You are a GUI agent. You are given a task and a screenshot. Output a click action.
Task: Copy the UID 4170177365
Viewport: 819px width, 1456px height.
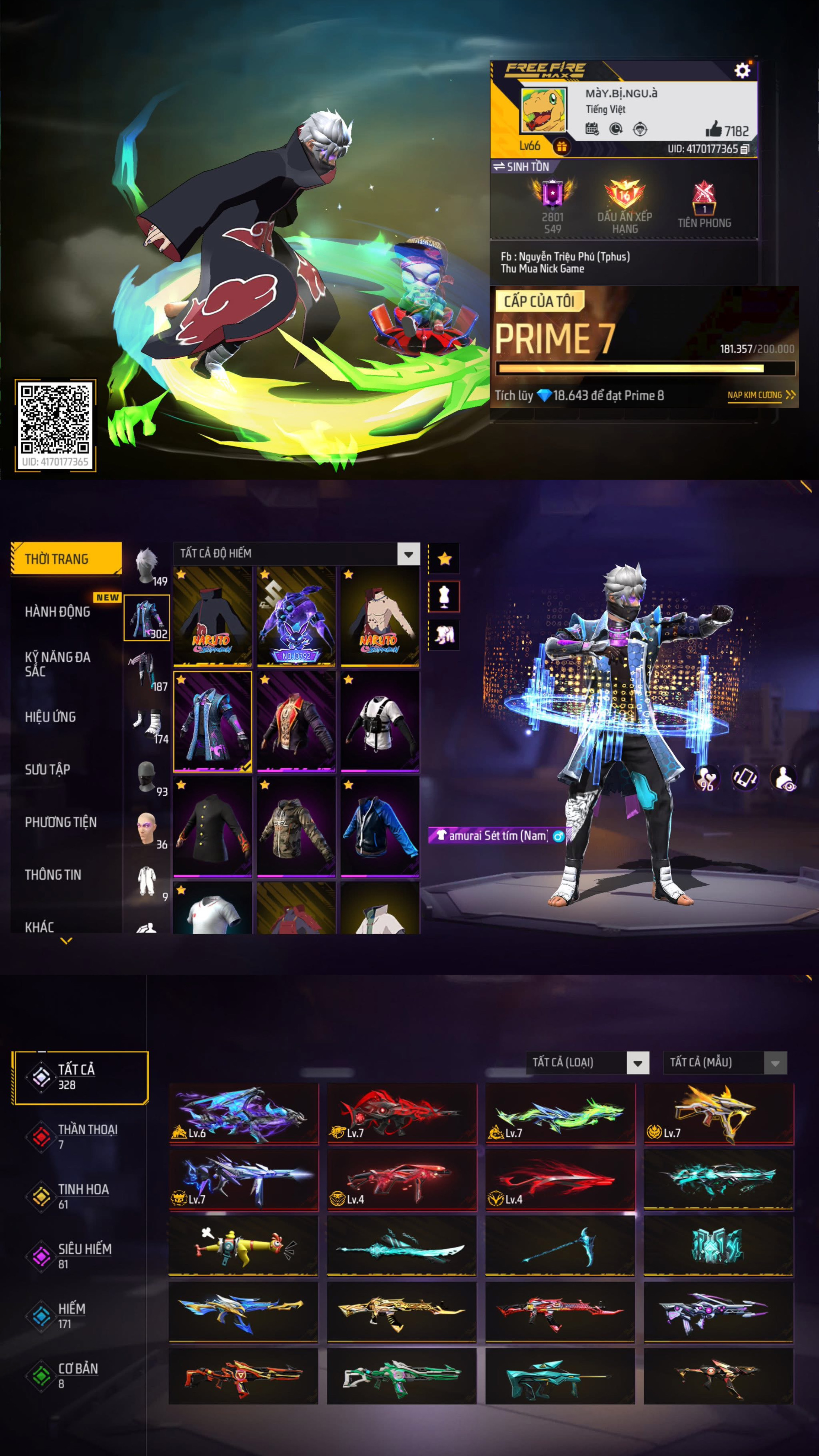[744, 149]
